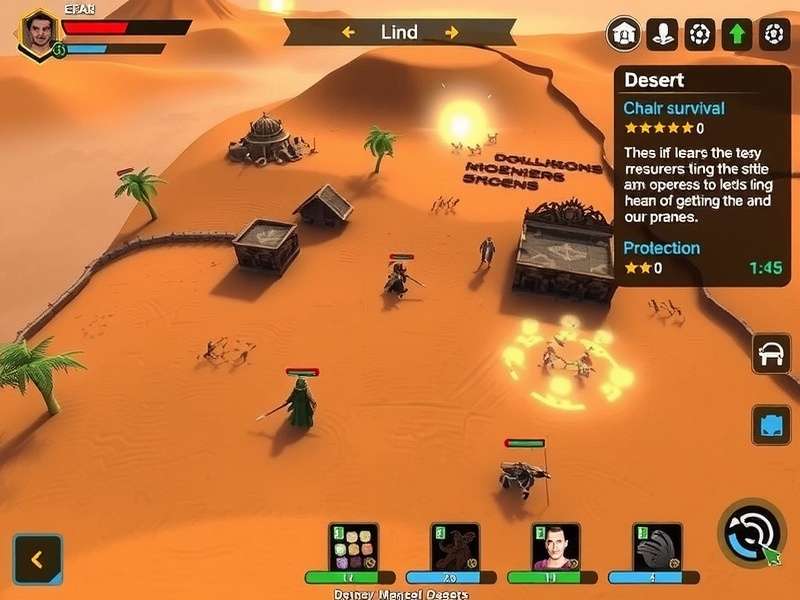
Task: Activate the circular blue swirl ability
Action: (x=751, y=533)
